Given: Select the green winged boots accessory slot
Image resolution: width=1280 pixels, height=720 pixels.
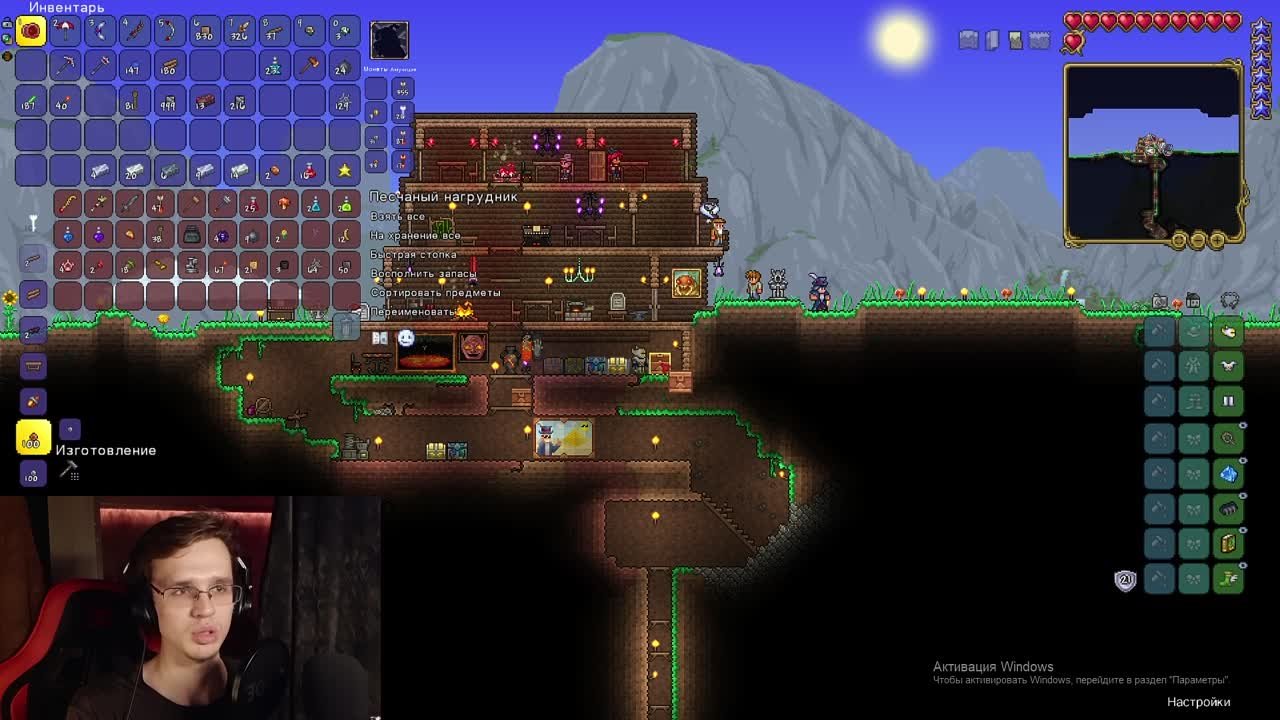Looking at the screenshot, I should tap(1228, 579).
